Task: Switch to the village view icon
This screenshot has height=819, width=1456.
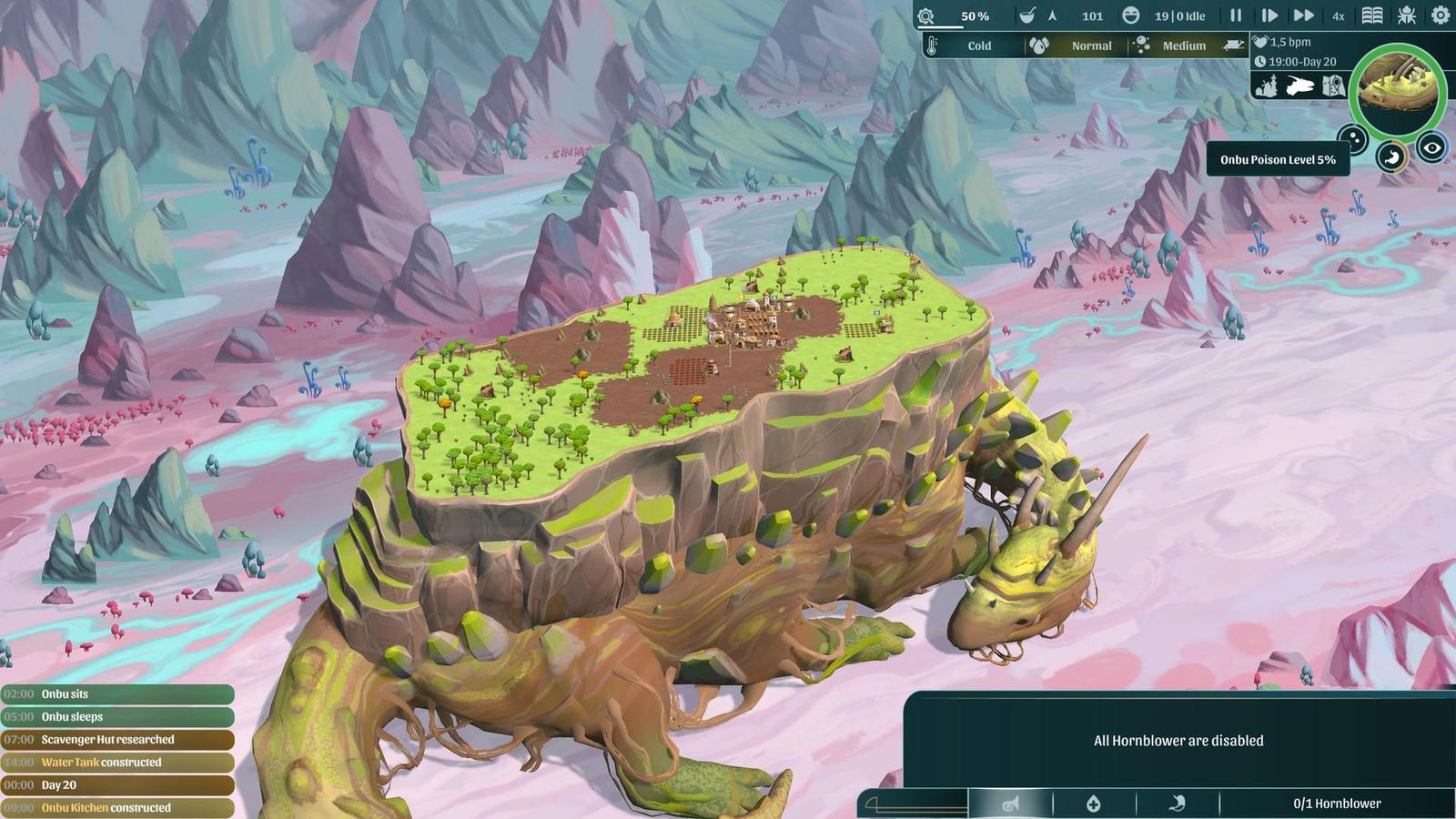Action: (1266, 86)
